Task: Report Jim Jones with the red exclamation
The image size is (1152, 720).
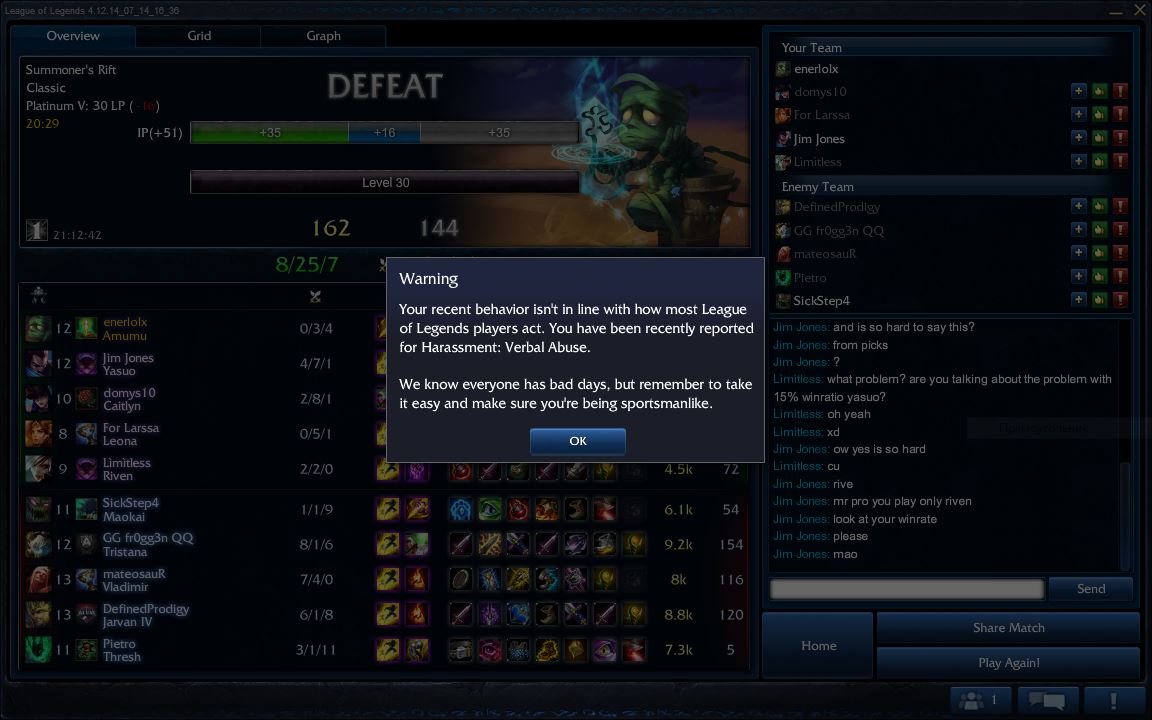Action: click(1120, 139)
